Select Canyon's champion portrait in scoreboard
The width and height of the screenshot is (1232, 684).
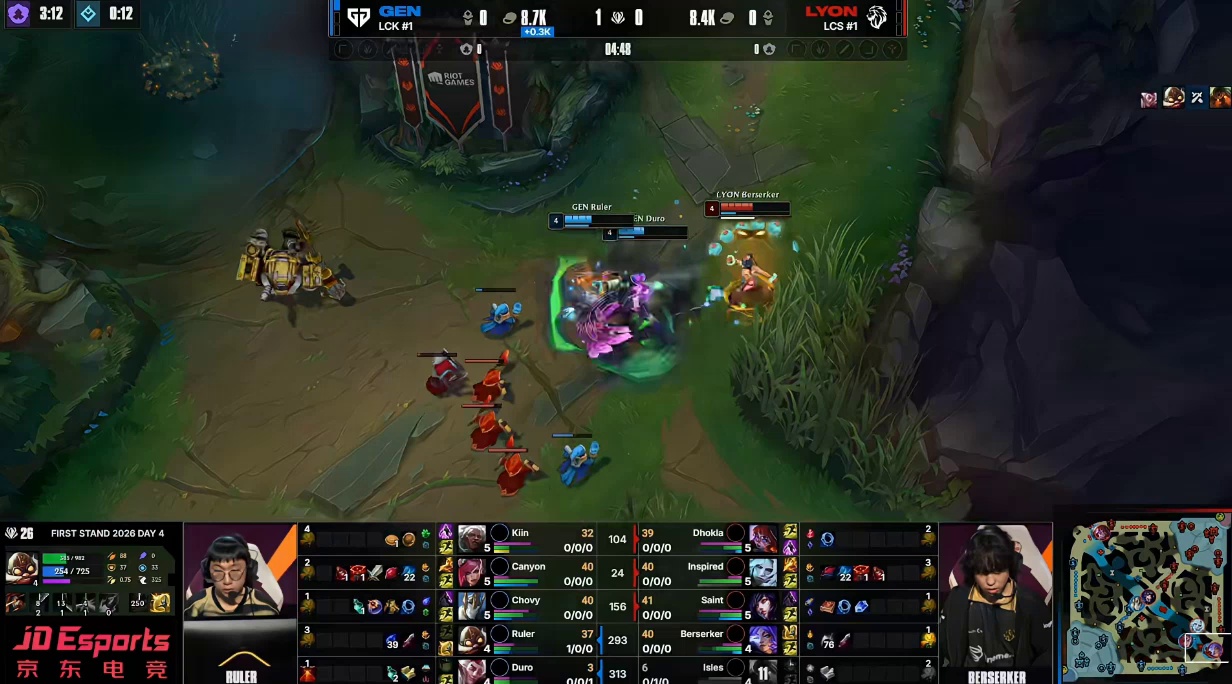coord(472,573)
